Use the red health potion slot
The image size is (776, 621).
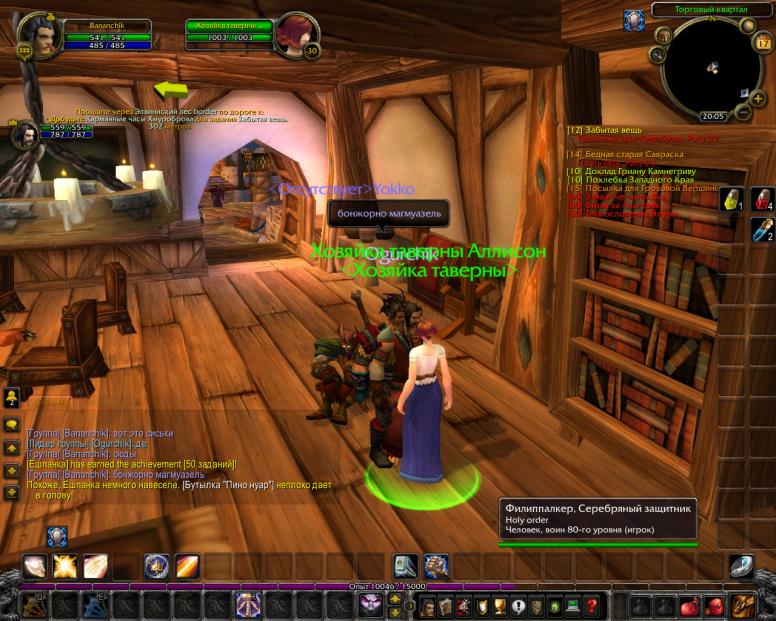[x=762, y=199]
